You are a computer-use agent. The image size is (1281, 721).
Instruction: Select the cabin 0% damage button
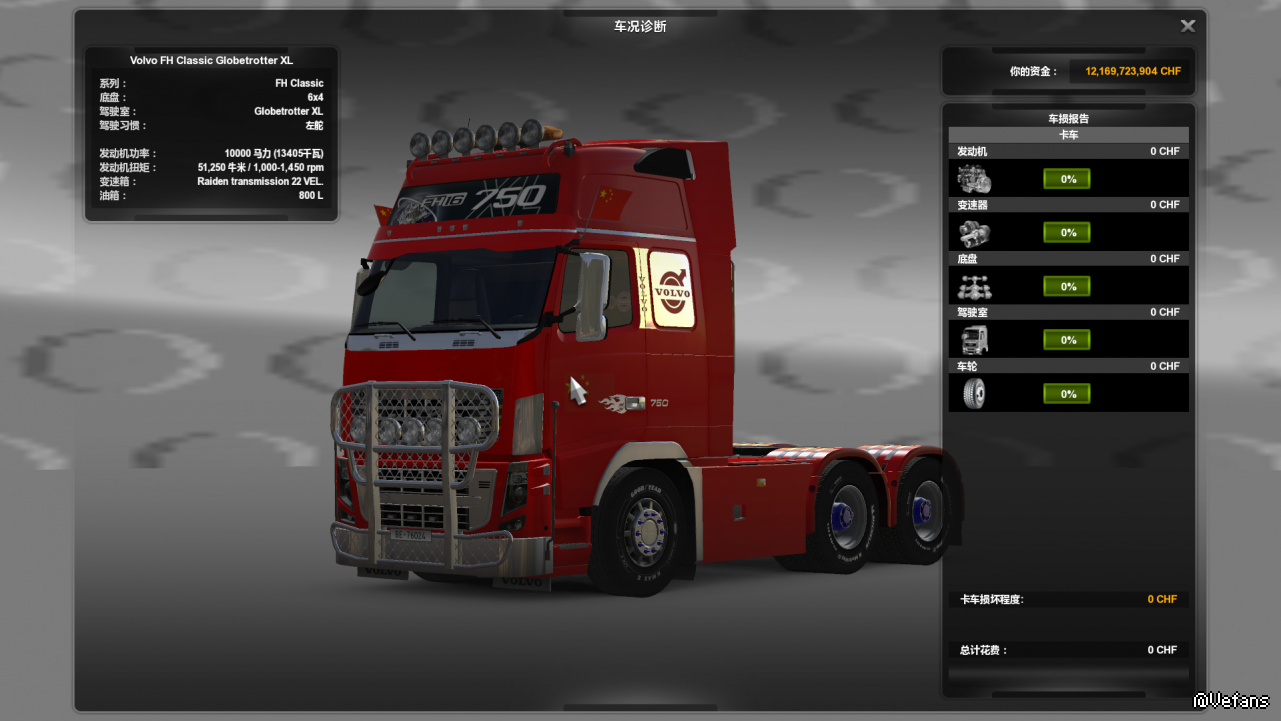coord(1067,341)
